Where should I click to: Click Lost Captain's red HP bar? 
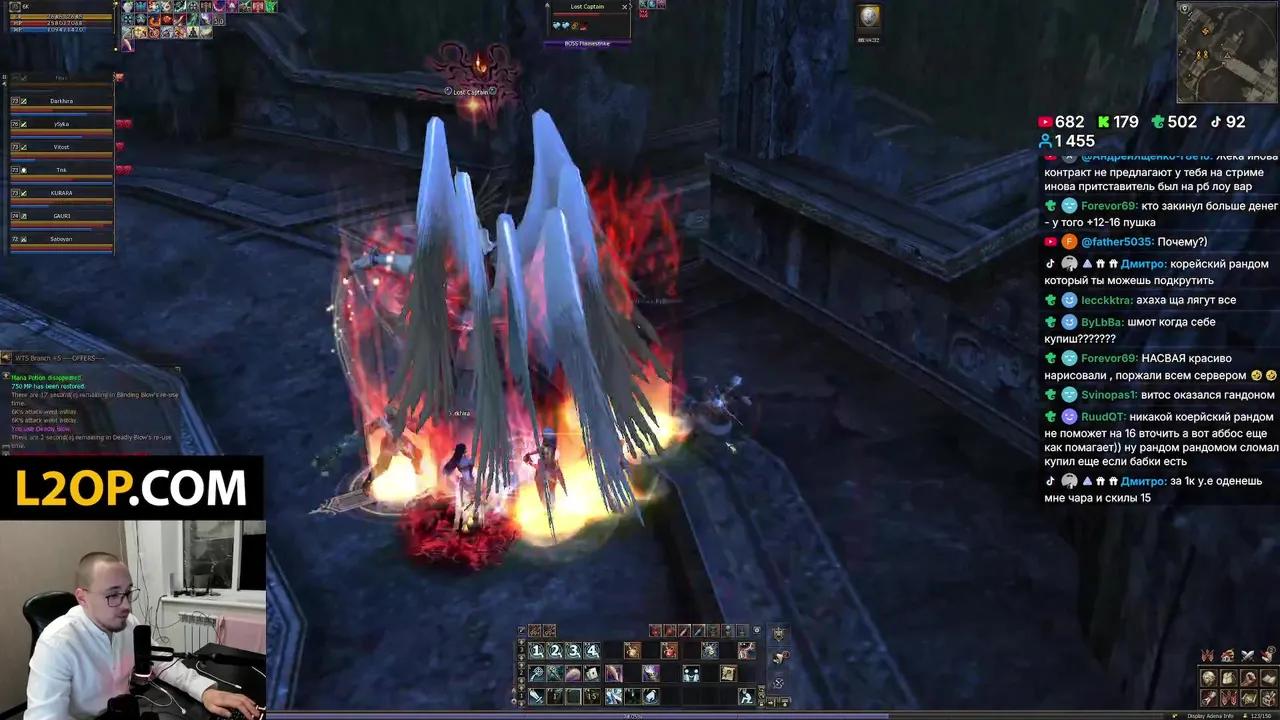pyautogui.click(x=588, y=14)
